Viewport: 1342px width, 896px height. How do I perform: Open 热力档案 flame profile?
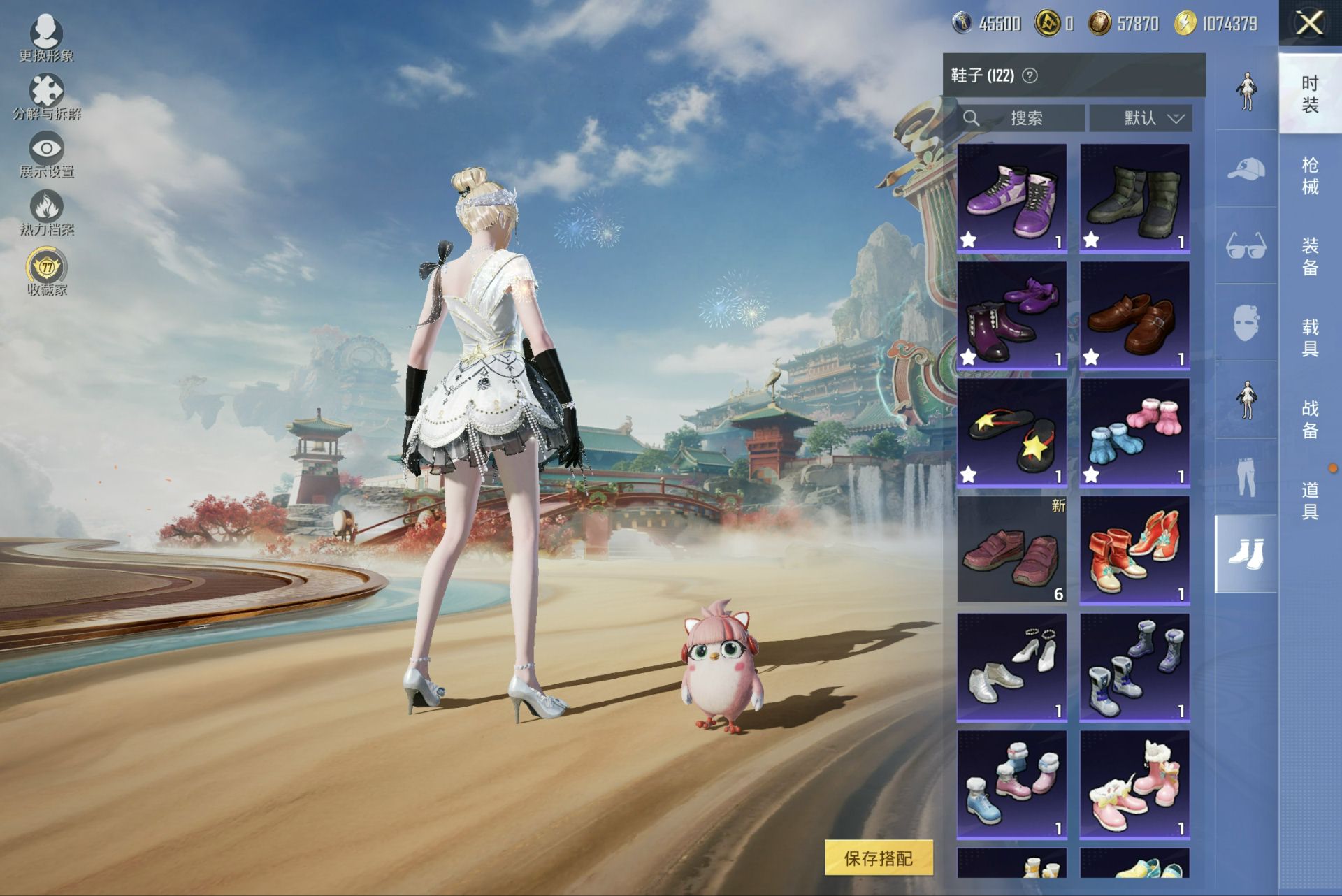click(46, 212)
